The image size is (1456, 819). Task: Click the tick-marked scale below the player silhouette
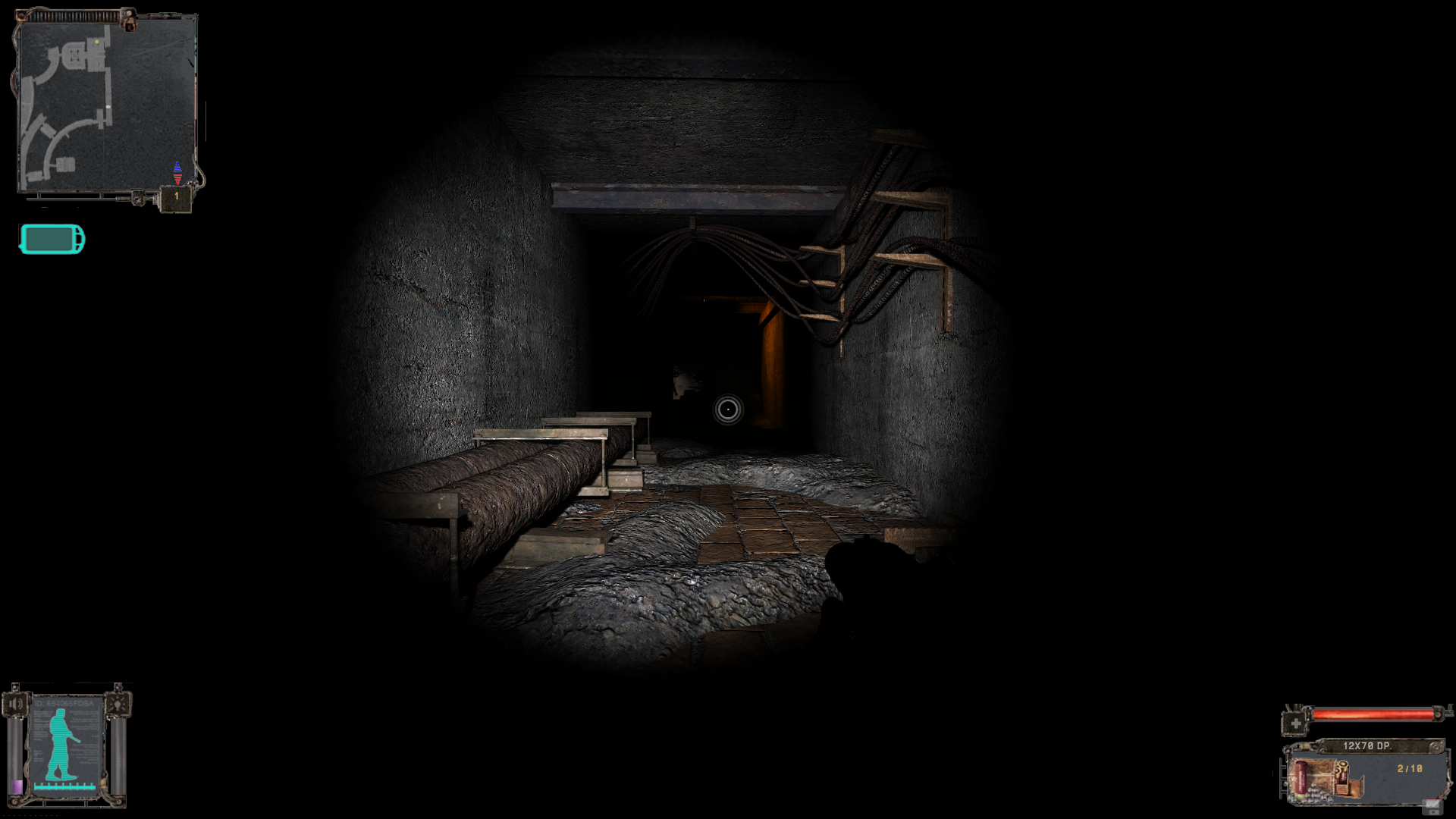pos(64,787)
